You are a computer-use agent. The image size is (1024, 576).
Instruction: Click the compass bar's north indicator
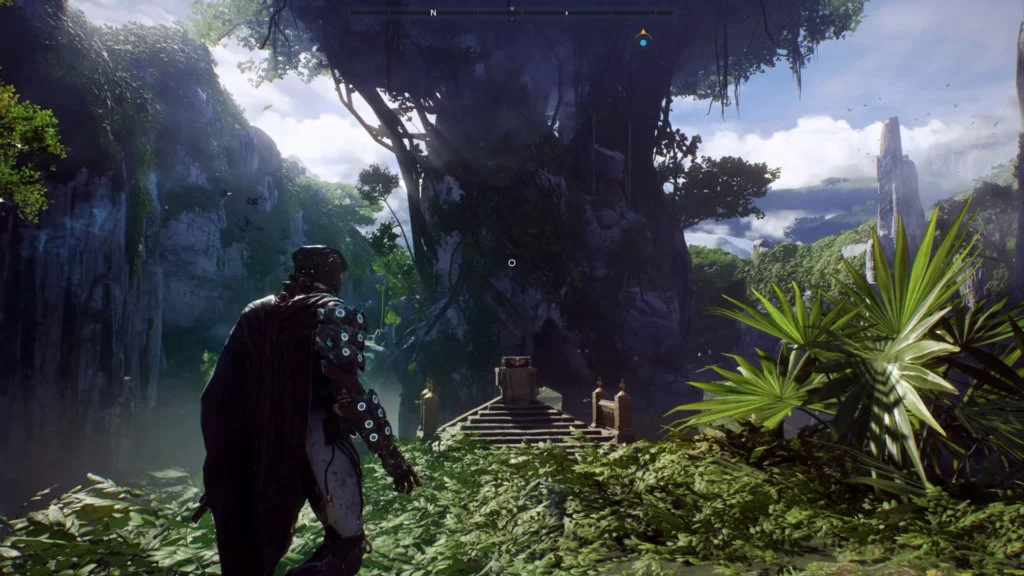tap(433, 13)
